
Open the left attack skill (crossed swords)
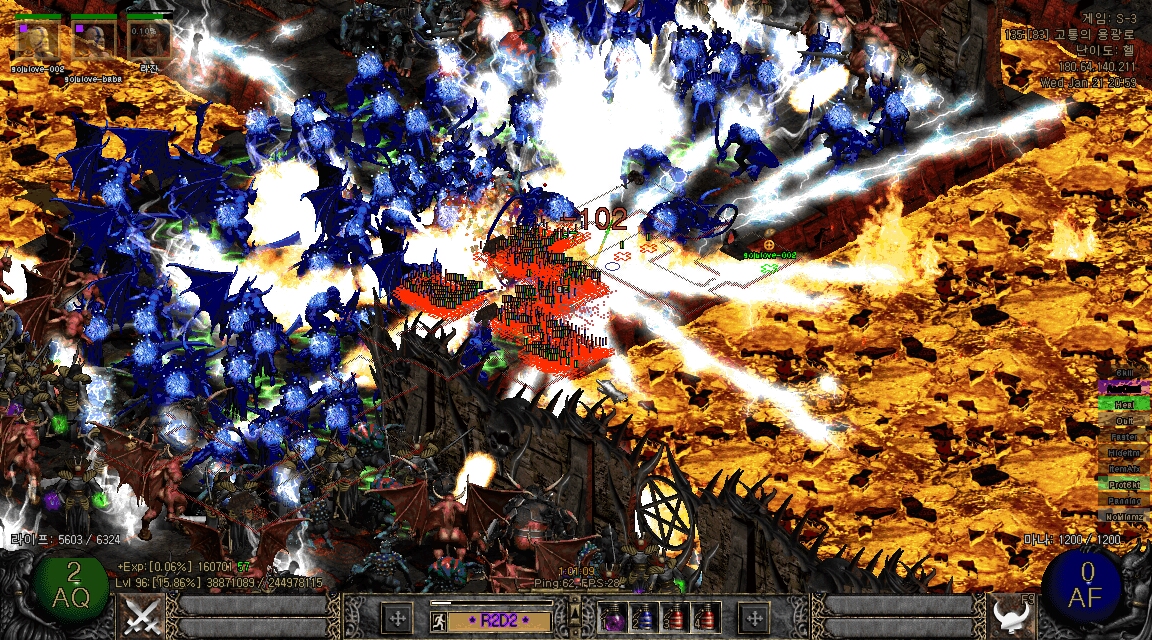point(141,616)
